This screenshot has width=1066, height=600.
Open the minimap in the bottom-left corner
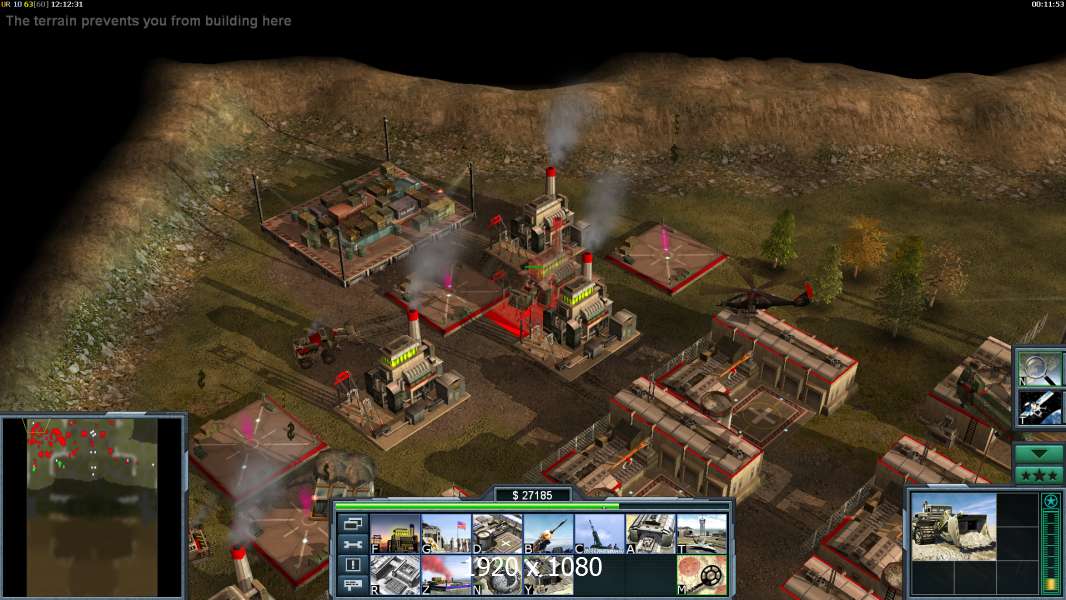[92, 507]
